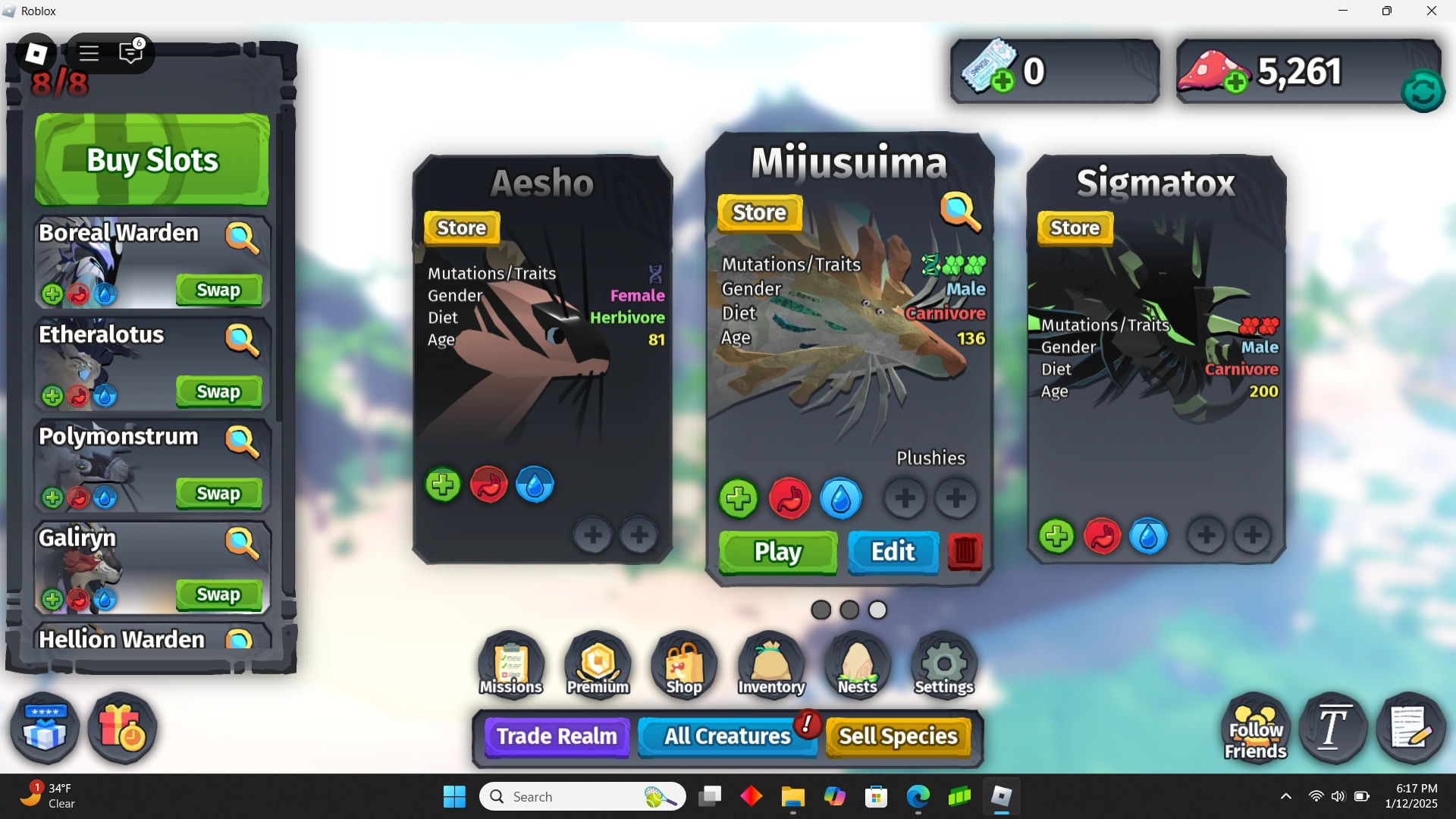This screenshot has height=819, width=1456.
Task: Click the refresh icon beside the mushroom count
Action: click(x=1422, y=91)
